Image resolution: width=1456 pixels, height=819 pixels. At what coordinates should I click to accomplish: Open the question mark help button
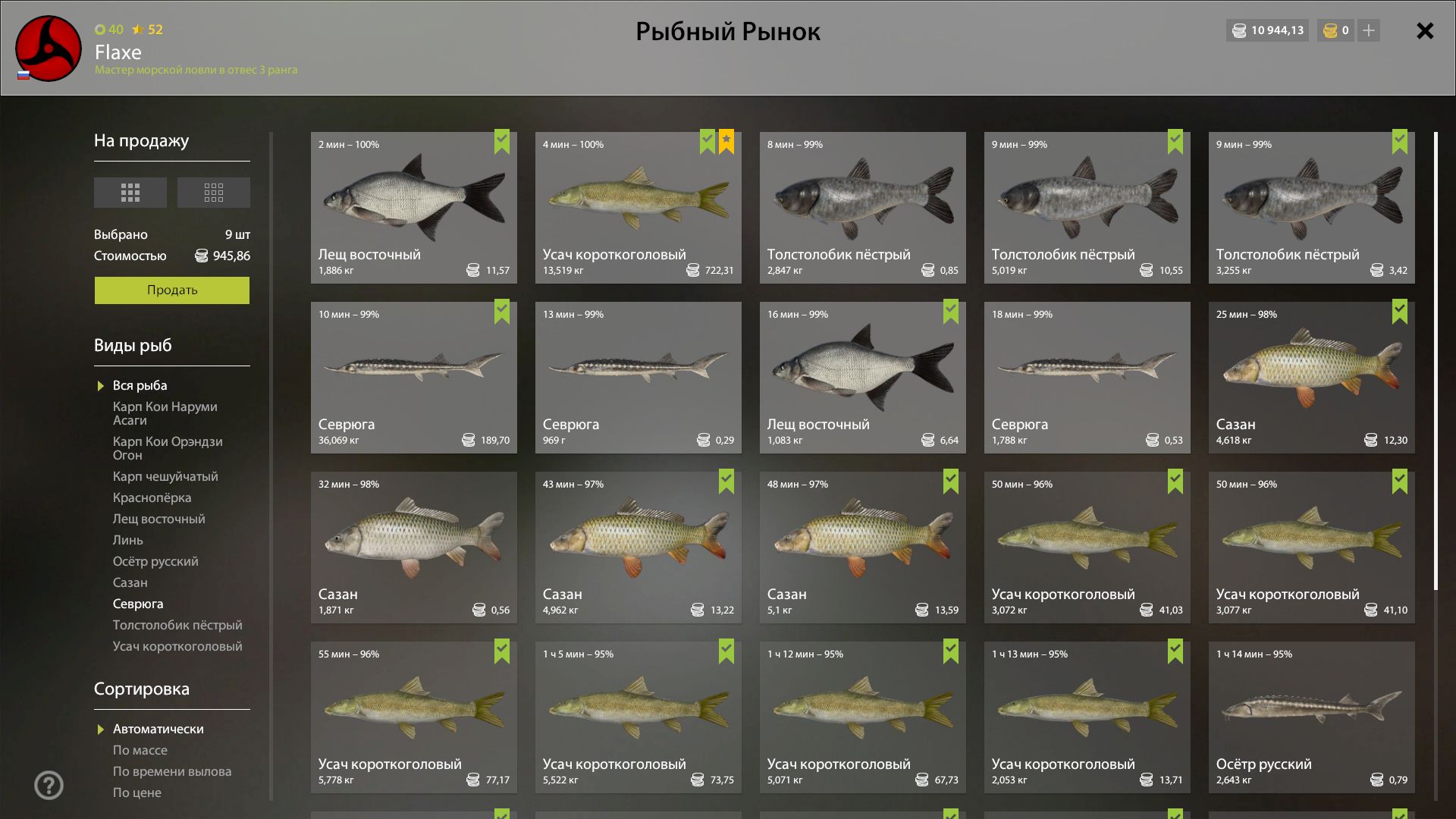pos(49,785)
